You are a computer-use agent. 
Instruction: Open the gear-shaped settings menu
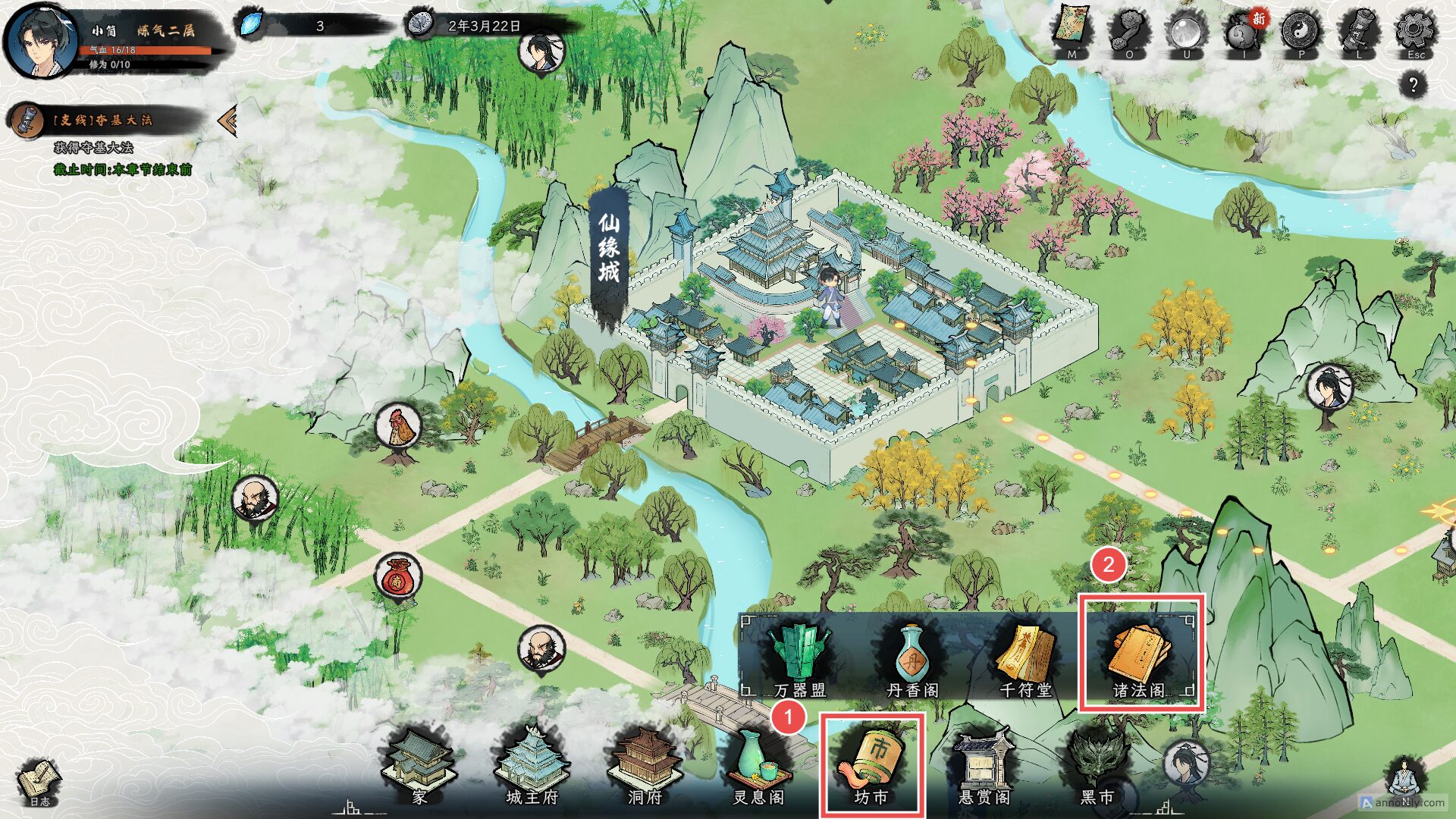coord(1415,32)
